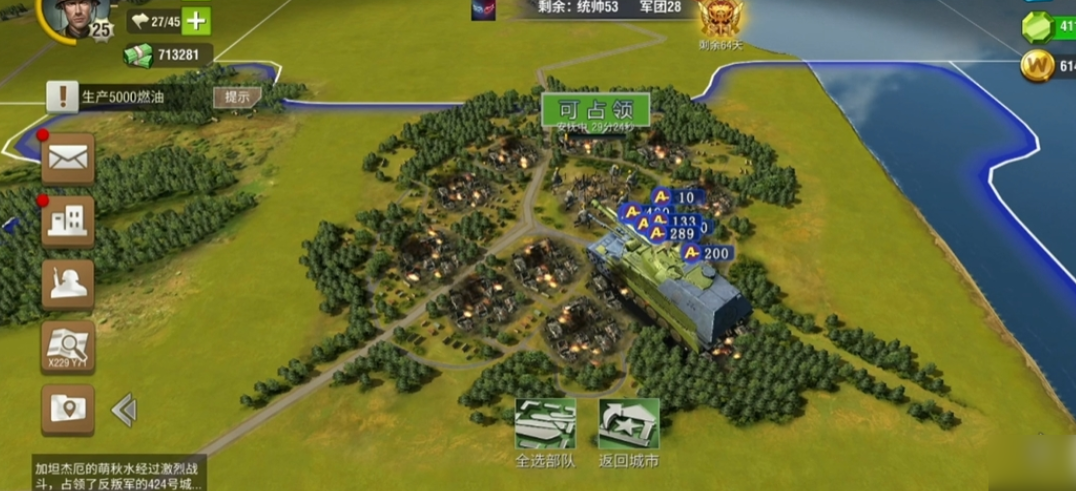Screen dimensions: 1076x491
Task: Open the soldier troops menu
Action: pos(68,284)
